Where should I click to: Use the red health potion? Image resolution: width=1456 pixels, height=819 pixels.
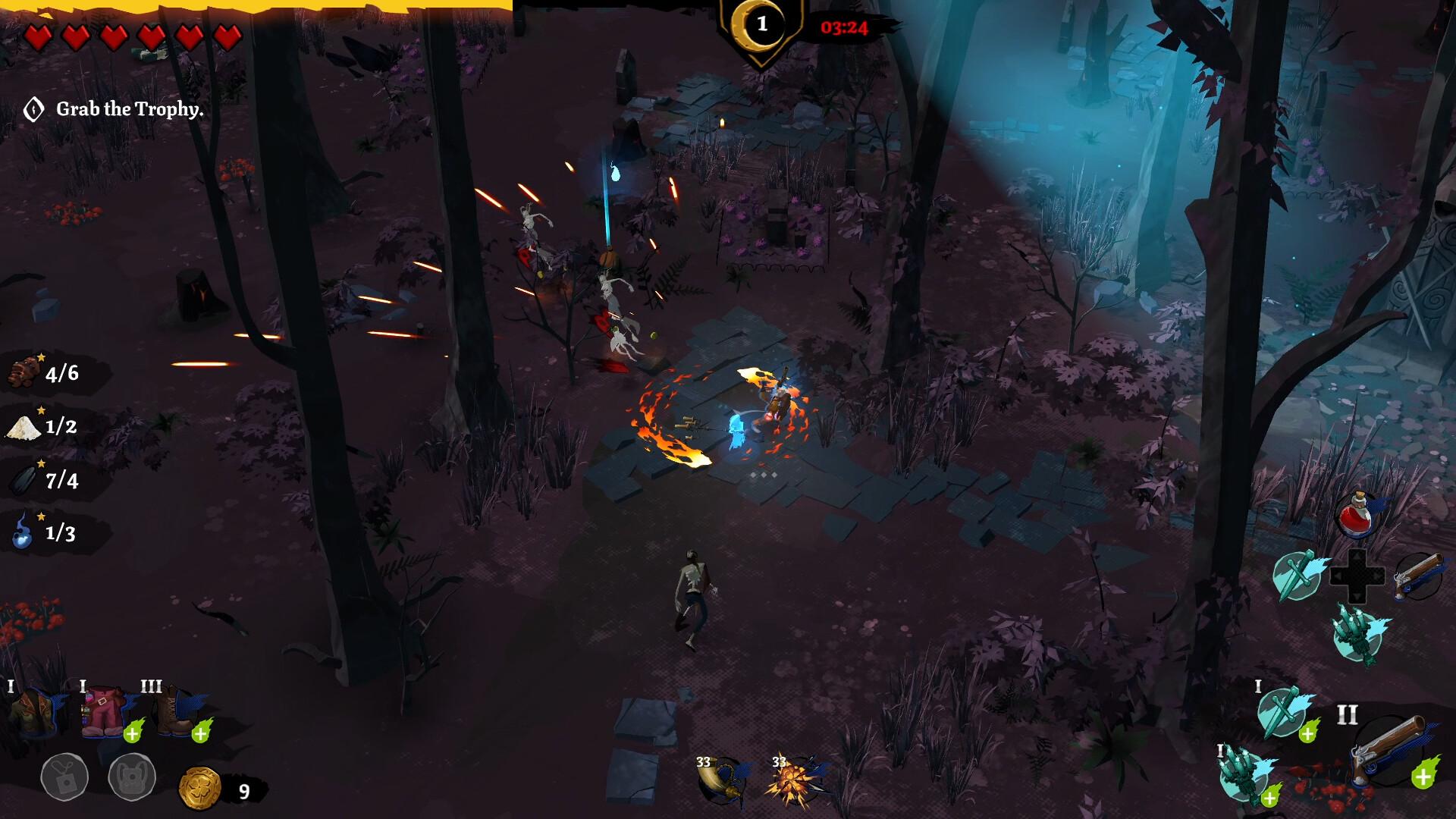point(1357,516)
